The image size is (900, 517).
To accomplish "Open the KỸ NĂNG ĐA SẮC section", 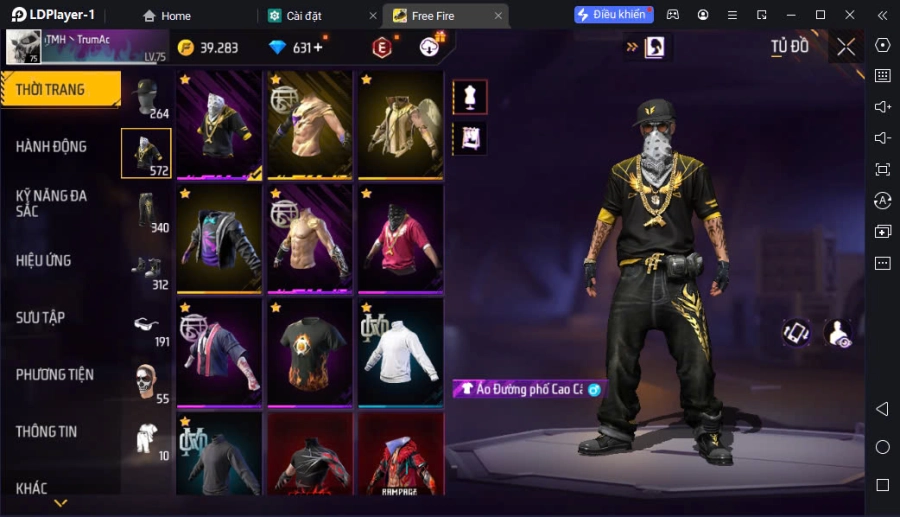I will 52,203.
